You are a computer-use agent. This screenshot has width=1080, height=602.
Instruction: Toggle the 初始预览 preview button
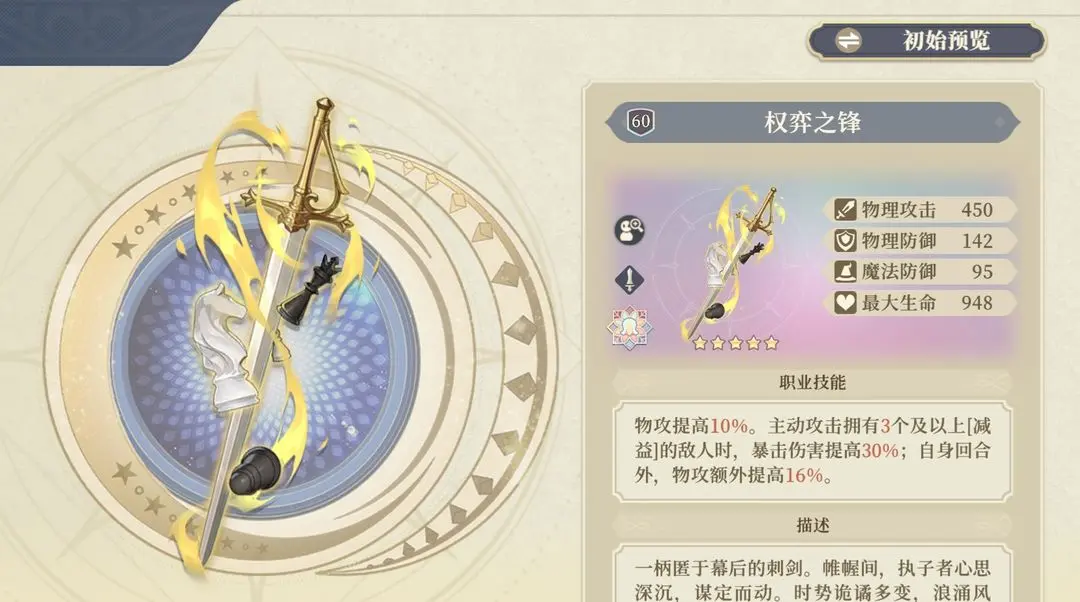926,42
